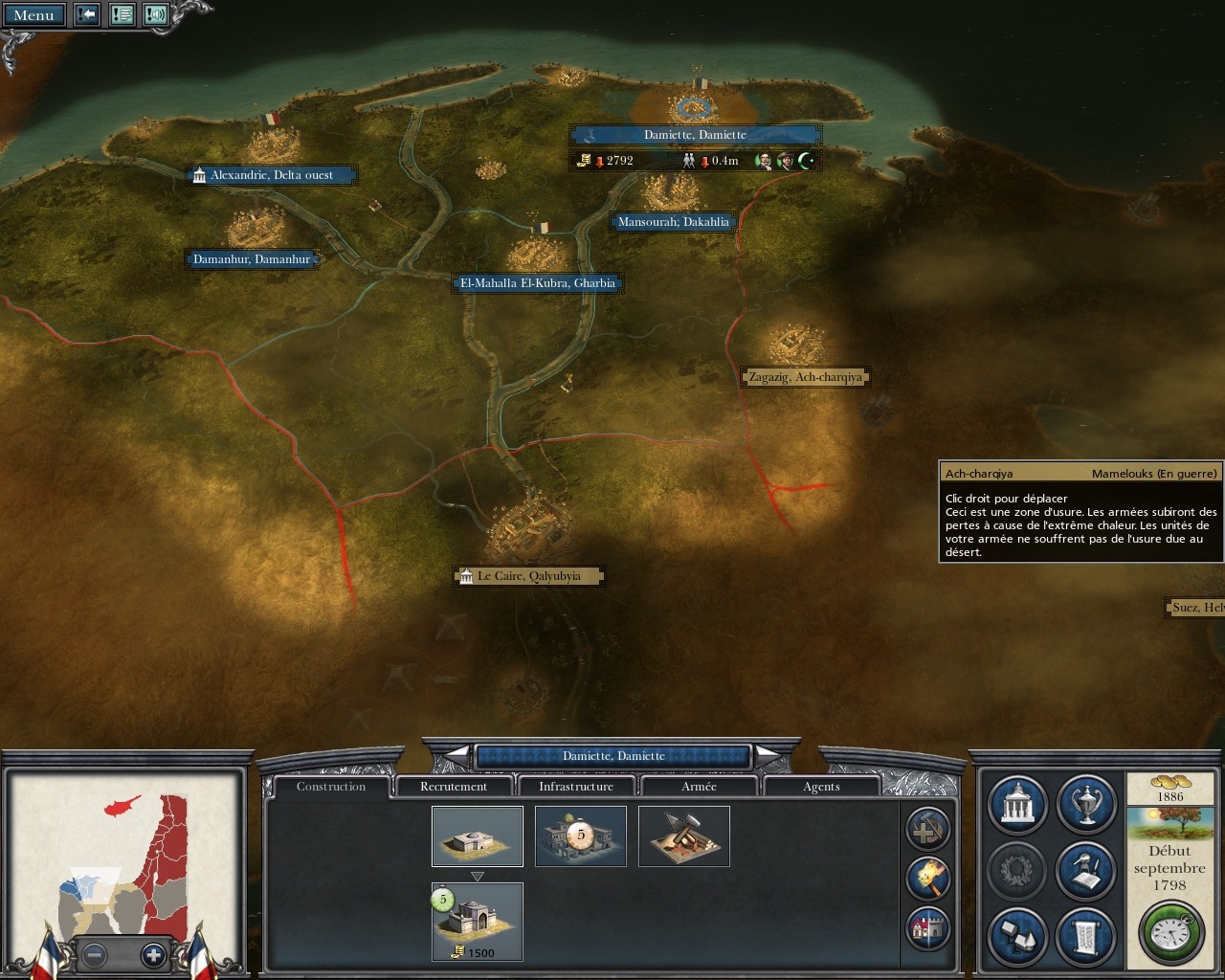End the turn with the pocket watch
The width and height of the screenshot is (1225, 980).
[x=1169, y=930]
